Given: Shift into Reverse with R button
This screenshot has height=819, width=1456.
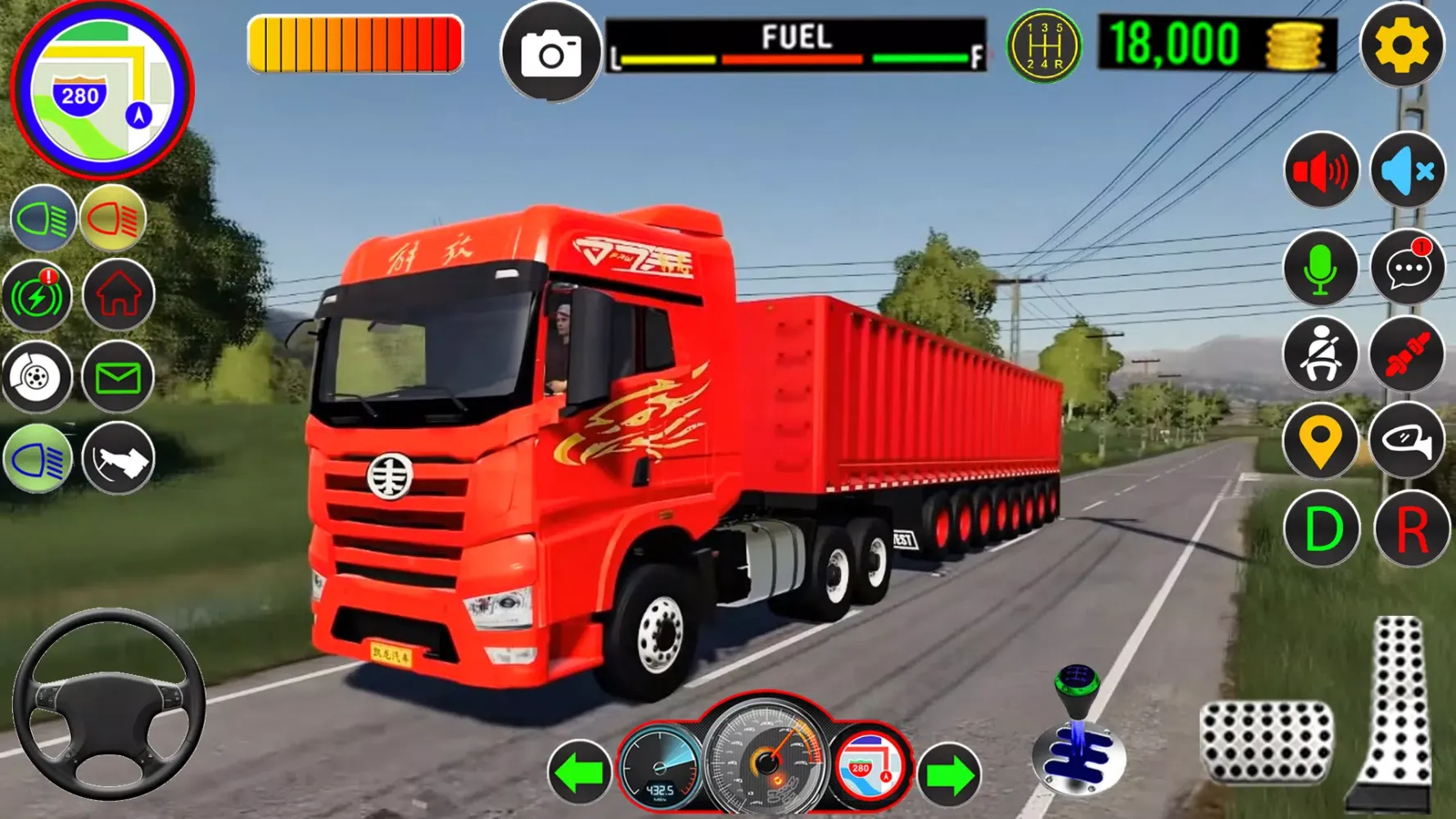Looking at the screenshot, I should coord(1410,530).
